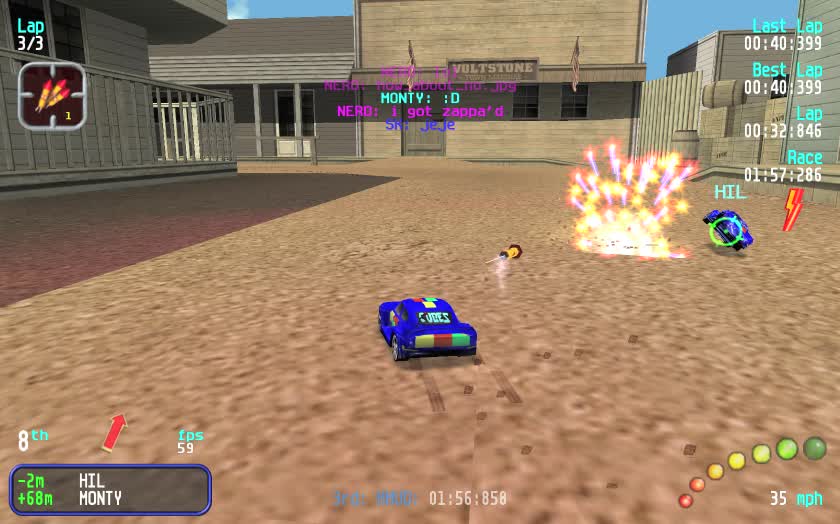Image resolution: width=840 pixels, height=524 pixels.
Task: Select the firework weapon pickup icon
Action: click(51, 96)
